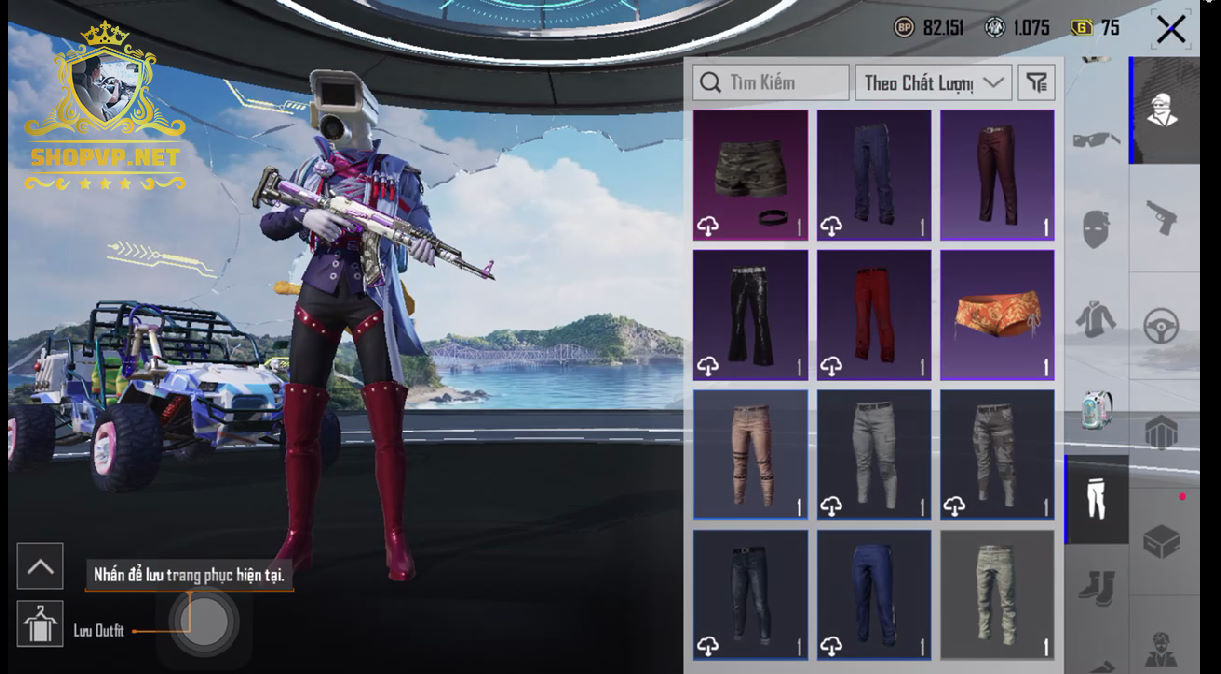The width and height of the screenshot is (1221, 674).
Task: Equip the shiny black leather pants
Action: coord(750,315)
